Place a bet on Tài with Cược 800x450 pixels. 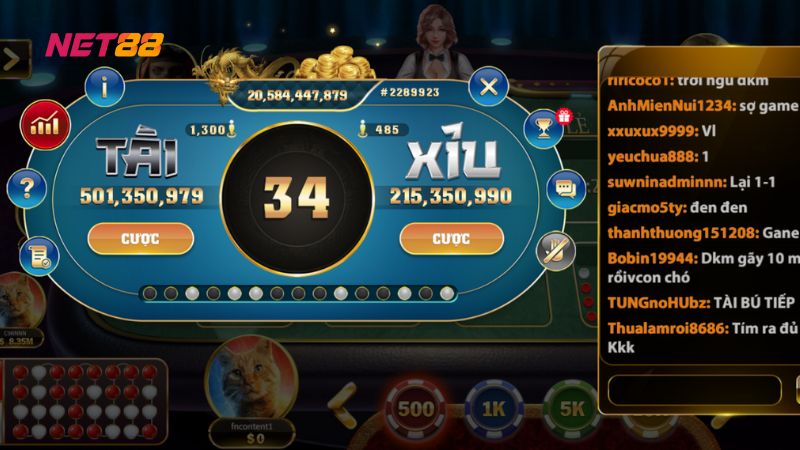point(140,239)
